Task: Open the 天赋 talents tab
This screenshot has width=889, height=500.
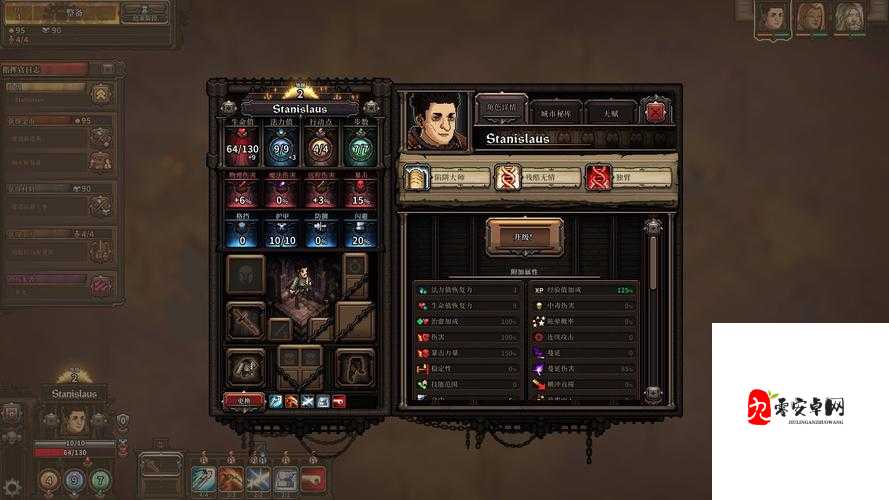Action: 609,112
